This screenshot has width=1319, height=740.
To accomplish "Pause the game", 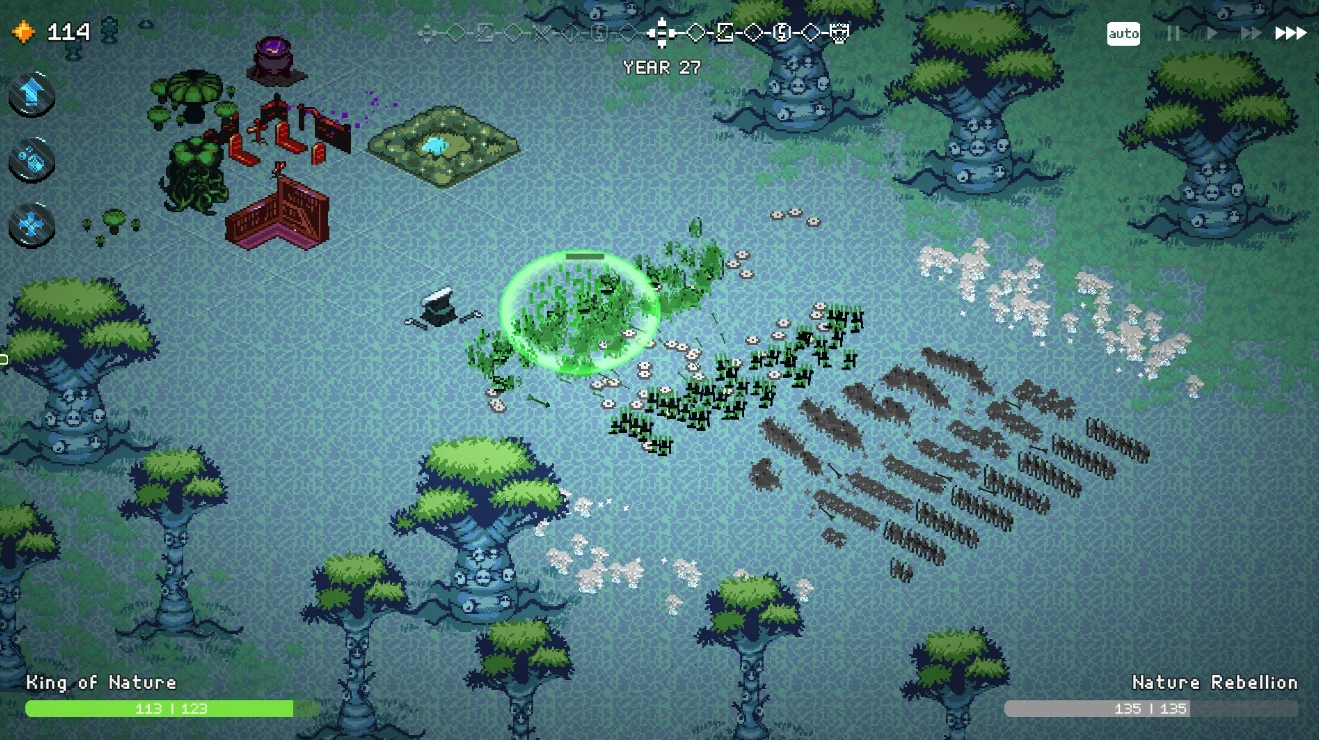I will pyautogui.click(x=1173, y=34).
